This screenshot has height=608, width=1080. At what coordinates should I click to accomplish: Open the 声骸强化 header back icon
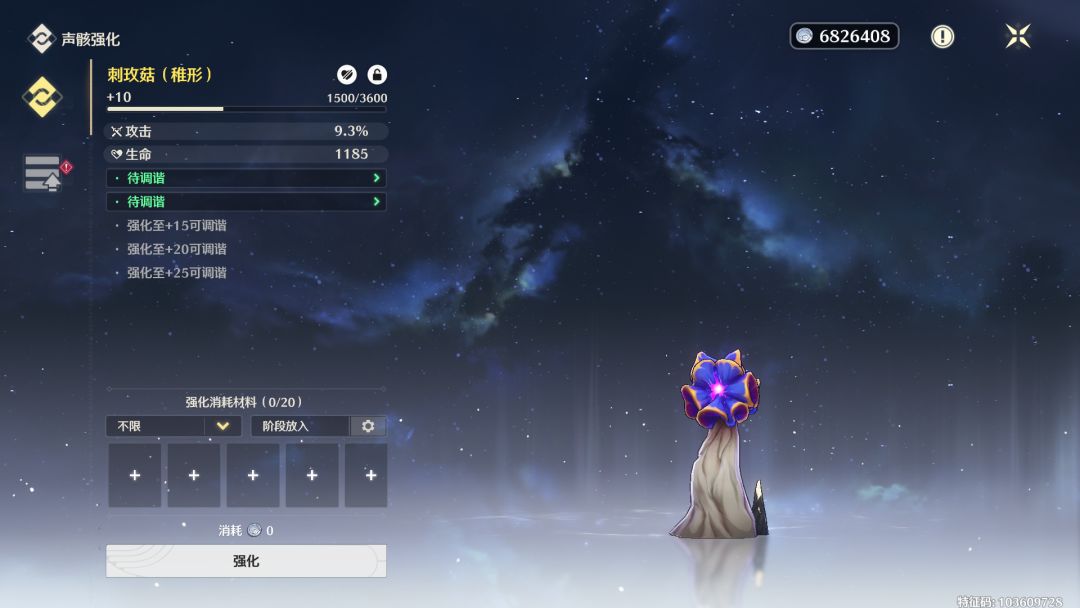(41, 39)
